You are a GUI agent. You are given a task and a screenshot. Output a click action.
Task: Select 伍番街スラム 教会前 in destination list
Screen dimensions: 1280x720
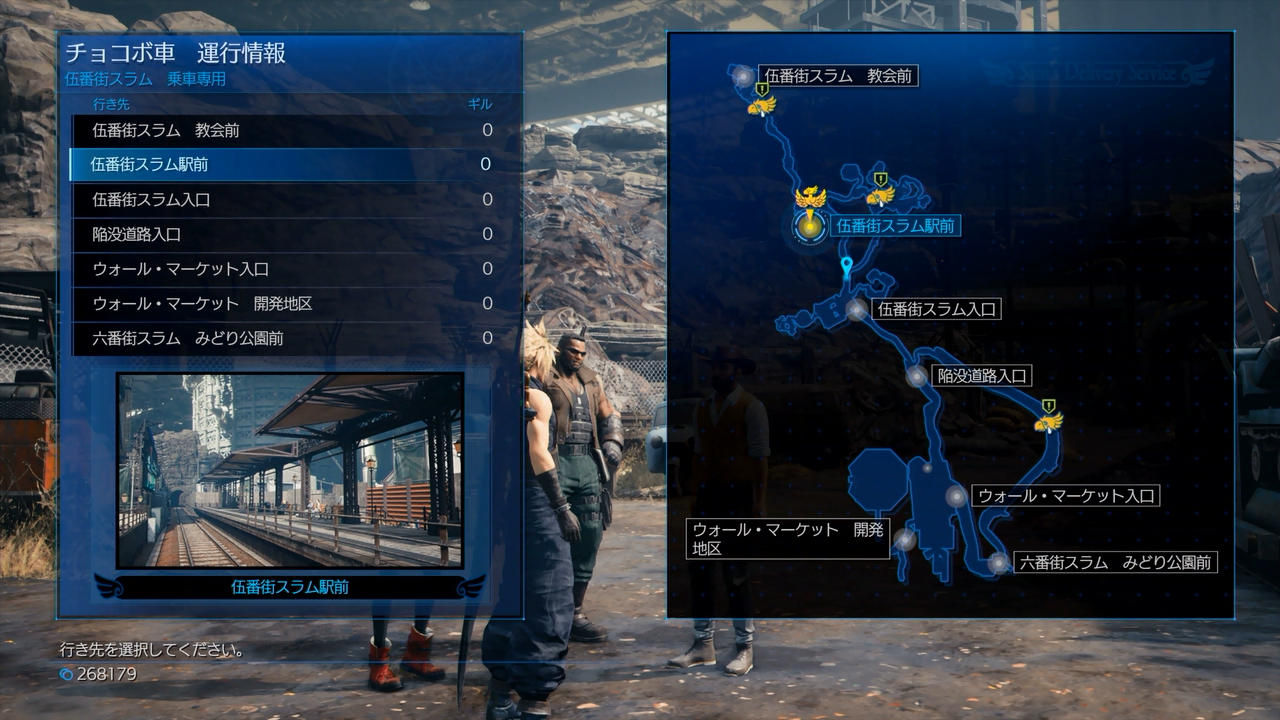tap(280, 130)
